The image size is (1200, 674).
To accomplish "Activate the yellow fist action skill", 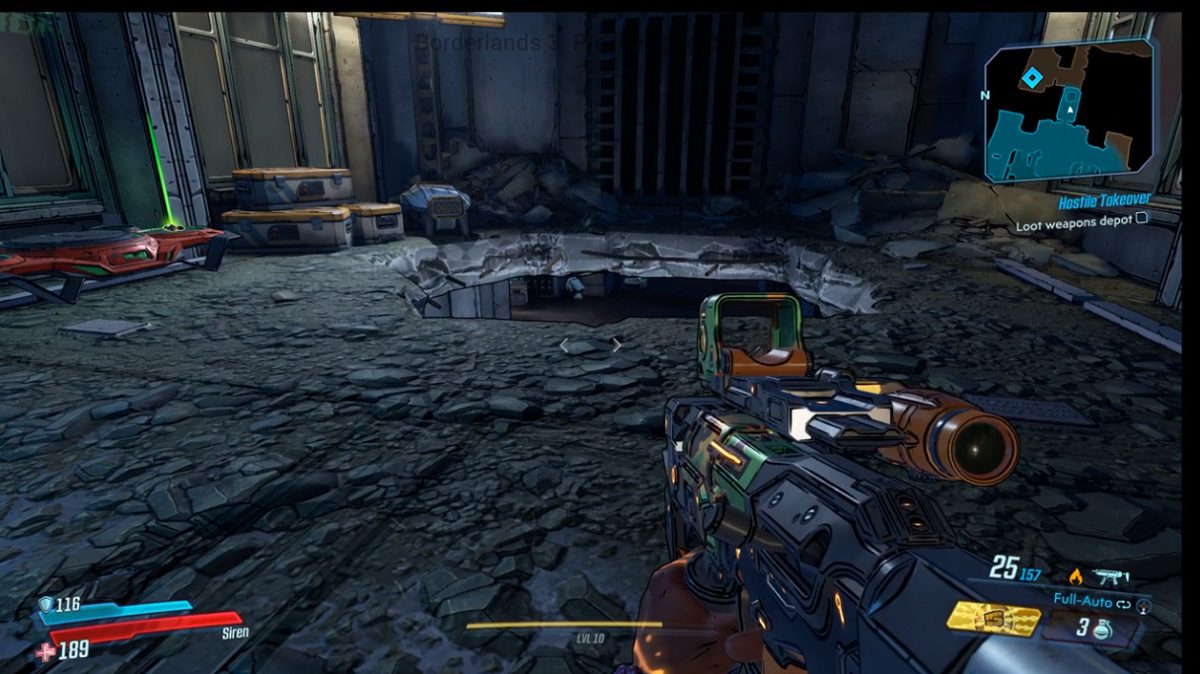I will [993, 620].
